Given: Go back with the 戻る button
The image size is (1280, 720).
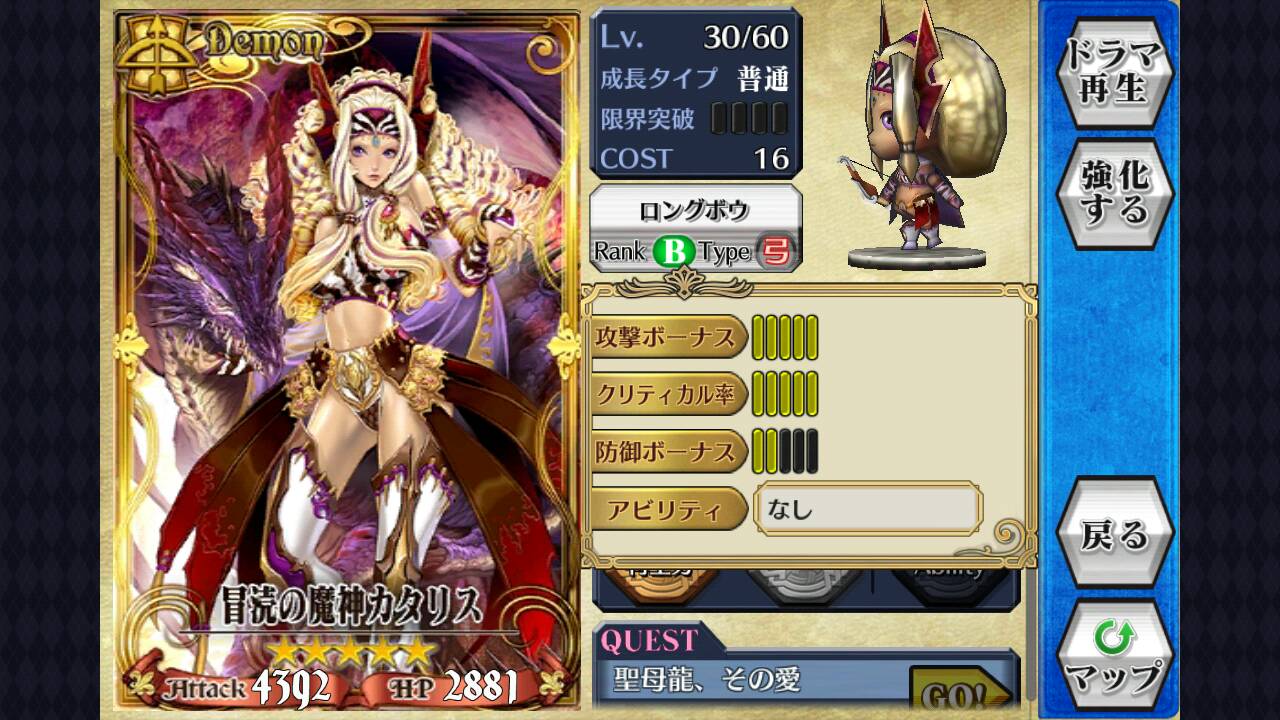Looking at the screenshot, I should (x=1114, y=534).
